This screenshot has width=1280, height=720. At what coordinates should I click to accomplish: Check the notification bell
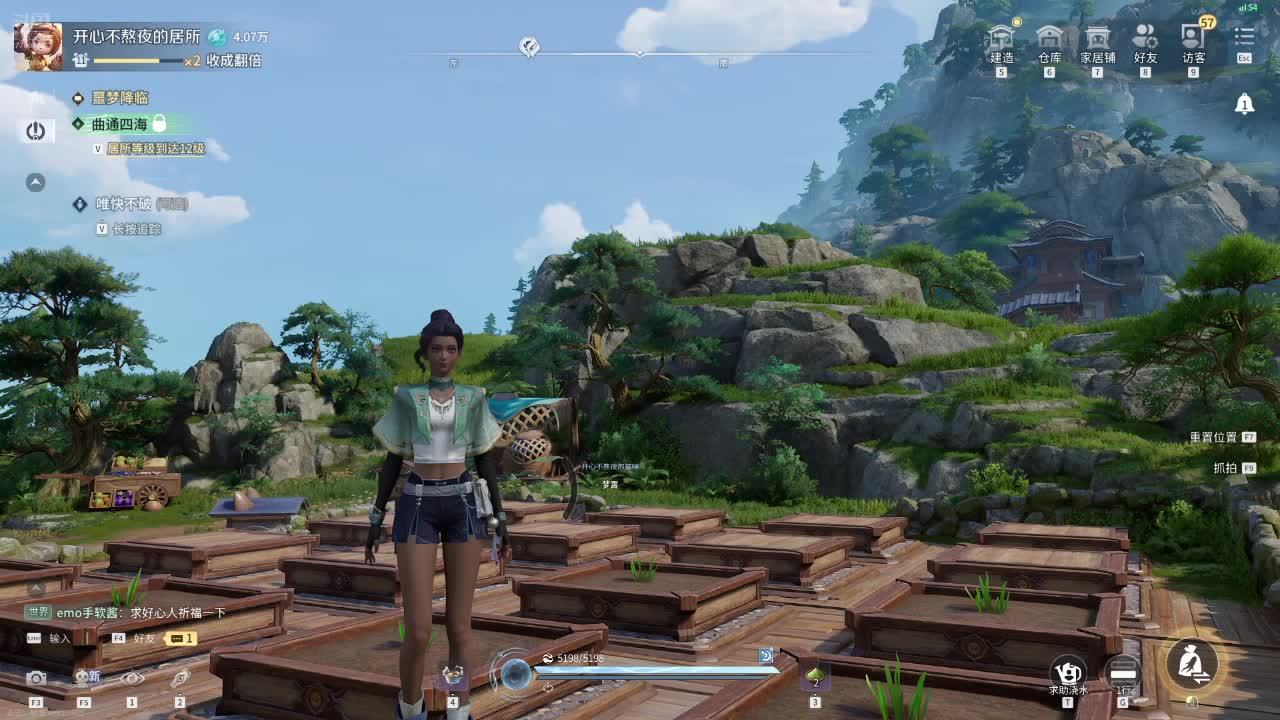point(1244,104)
